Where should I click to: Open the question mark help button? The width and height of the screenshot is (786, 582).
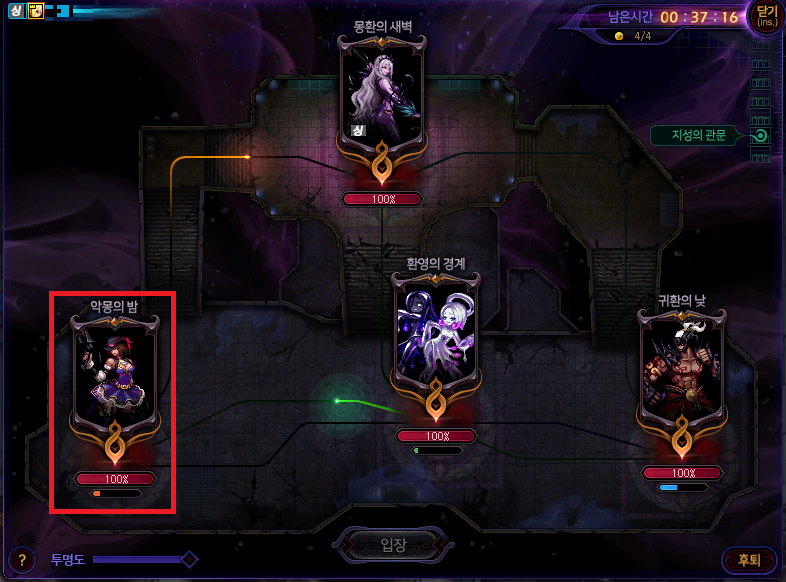coord(22,560)
